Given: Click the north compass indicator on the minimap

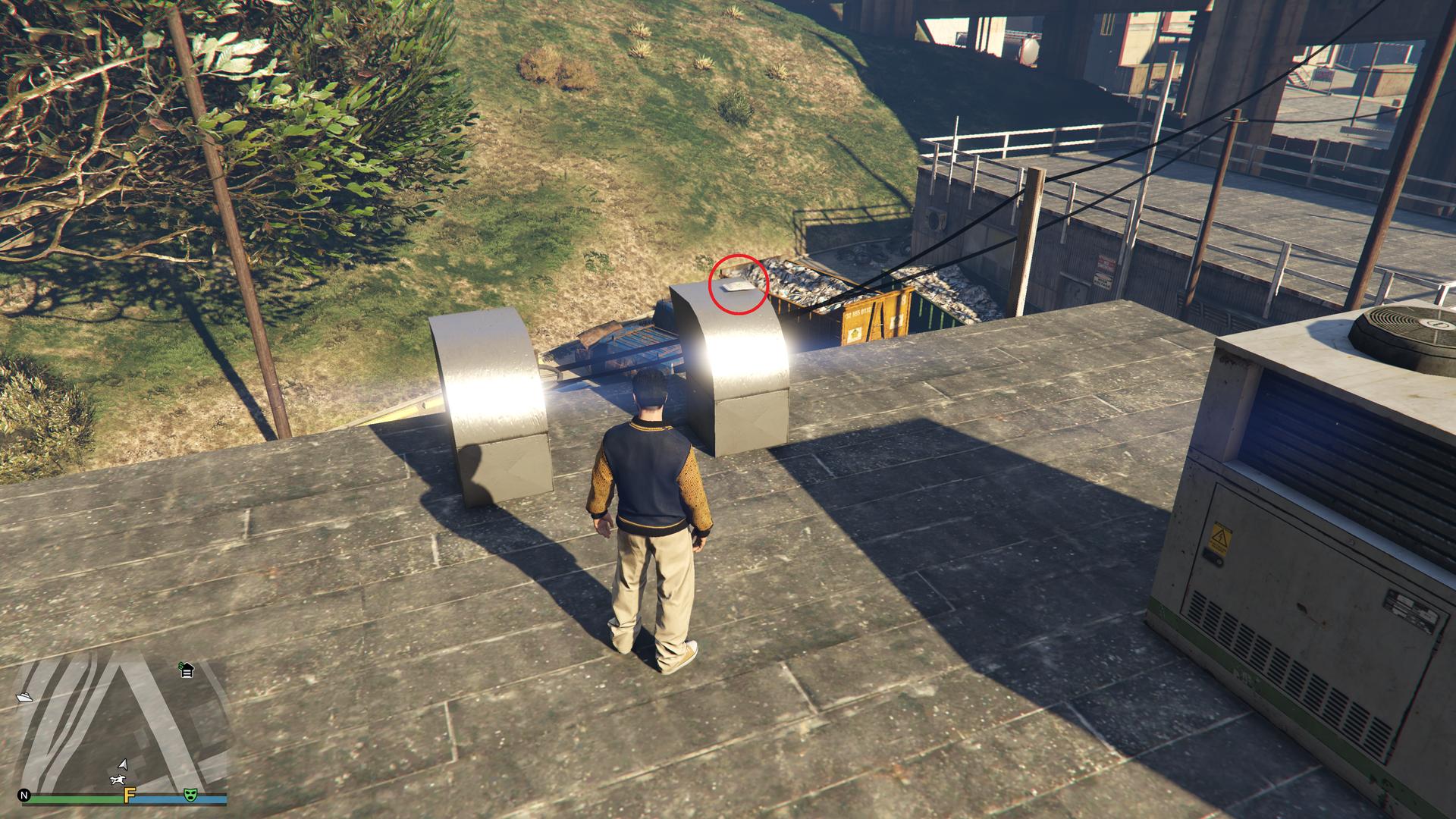Looking at the screenshot, I should pos(25,796).
